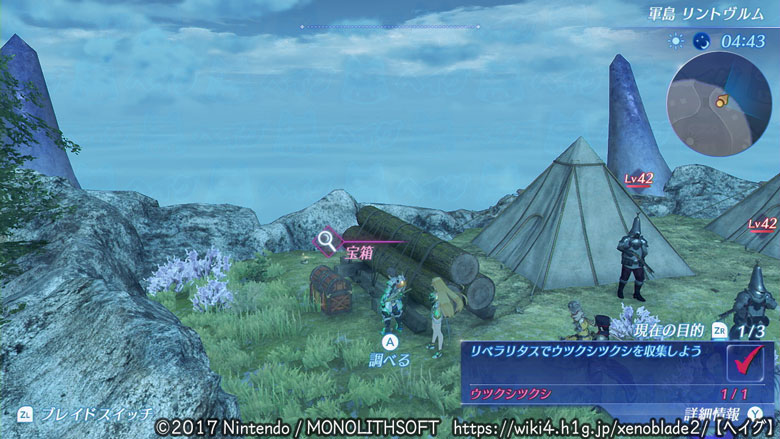Screen dimensions: 780x439
Task: Select the treasure chest magnifier marker
Action: click(326, 240)
